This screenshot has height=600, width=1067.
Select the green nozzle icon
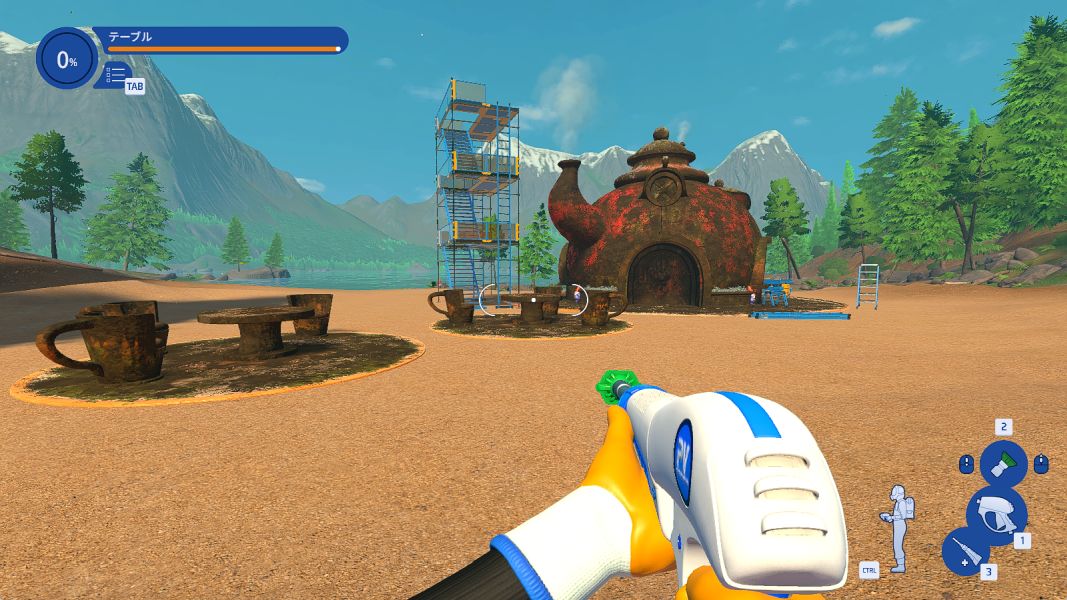coord(1003,464)
